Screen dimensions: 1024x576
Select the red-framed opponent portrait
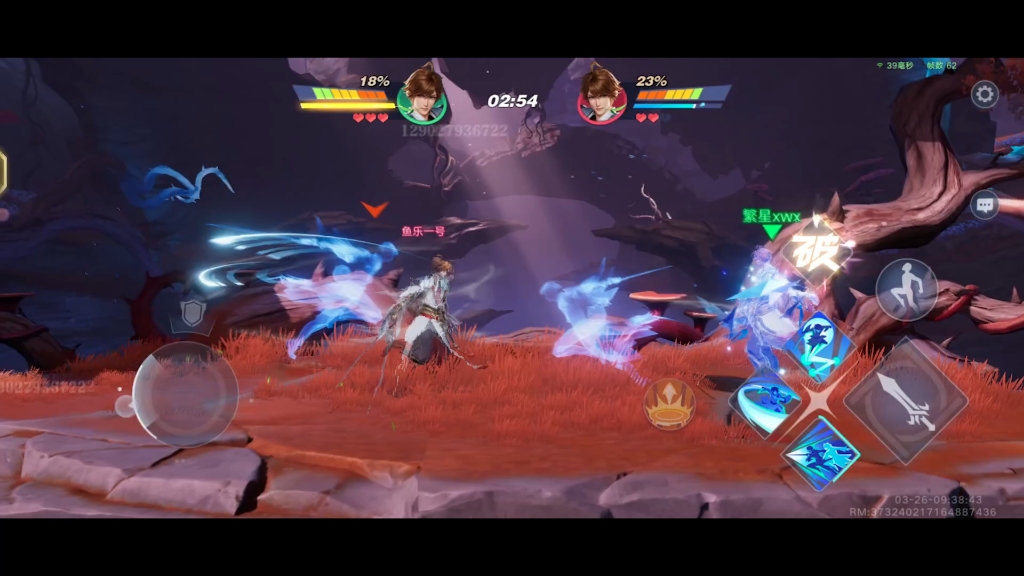(602, 96)
